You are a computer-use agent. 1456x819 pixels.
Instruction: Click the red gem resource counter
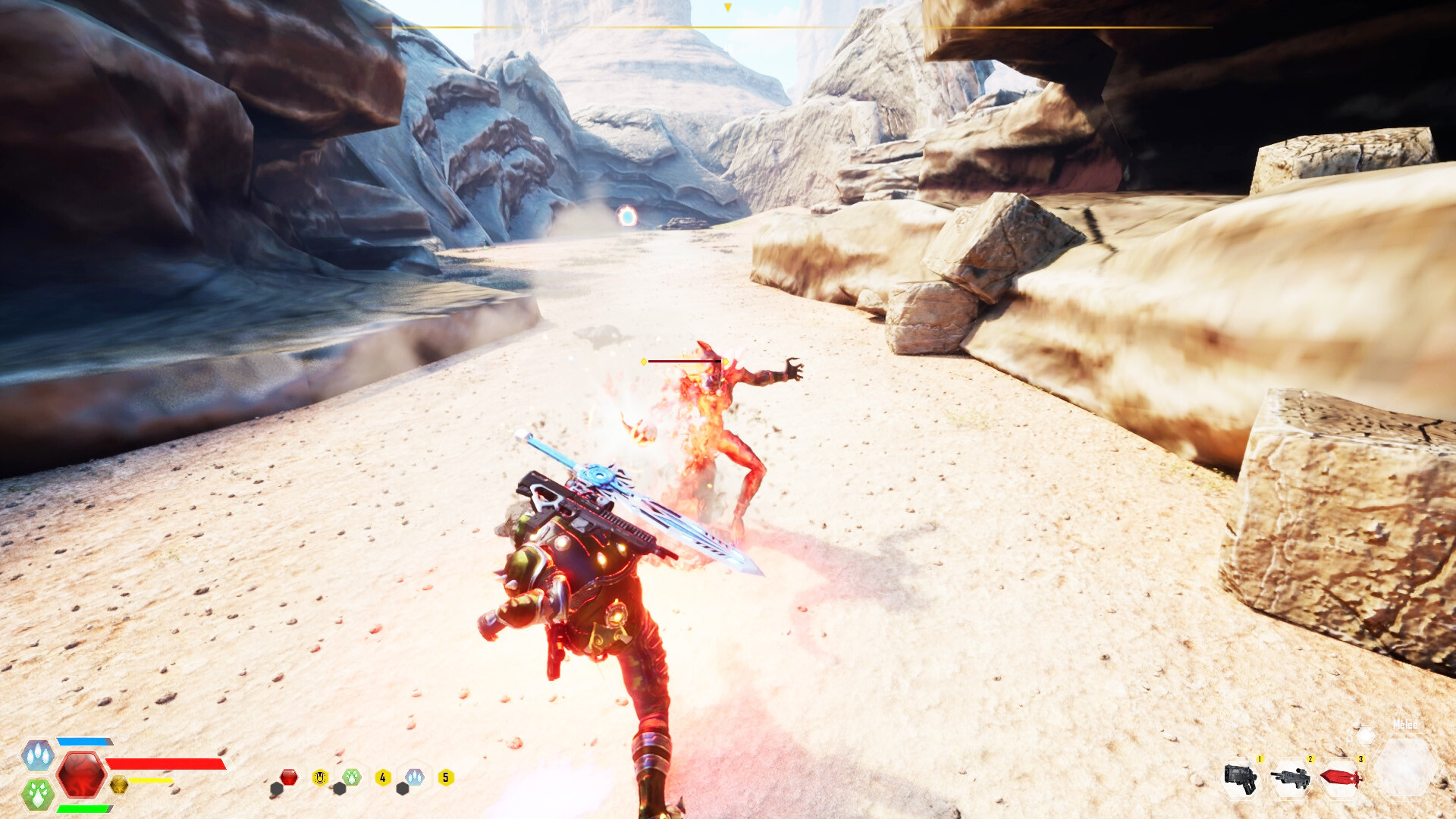pos(289,777)
